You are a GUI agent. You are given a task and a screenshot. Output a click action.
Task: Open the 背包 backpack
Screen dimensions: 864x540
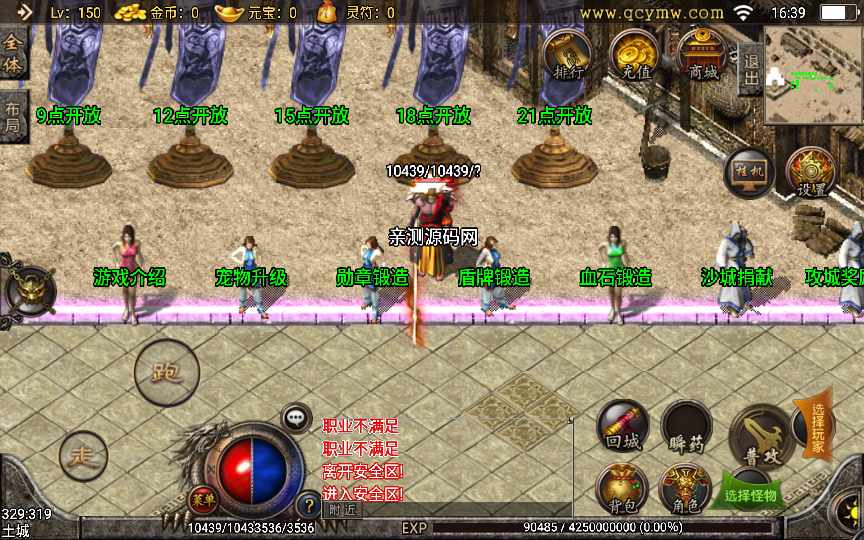coord(621,488)
